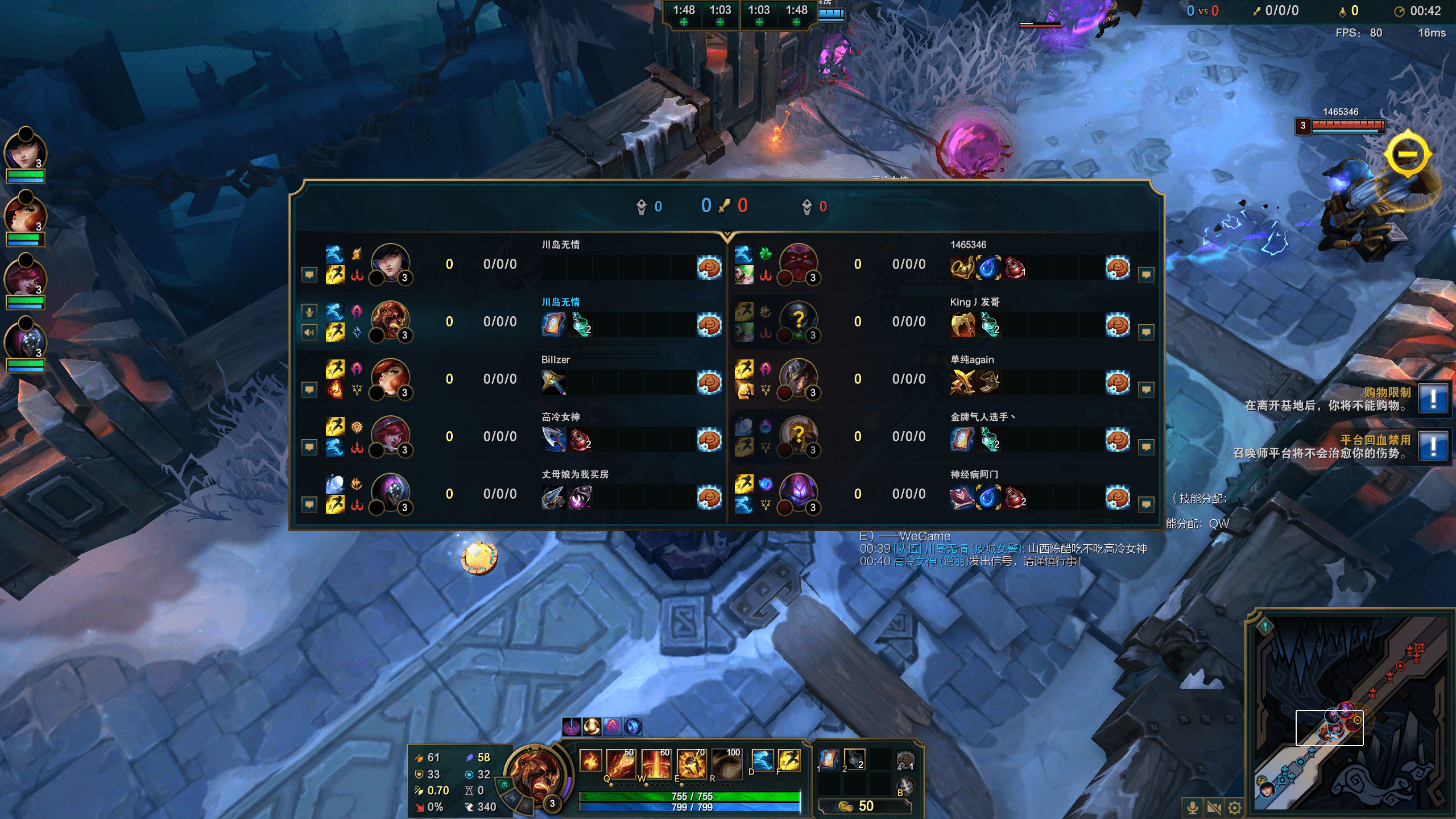Screen dimensions: 1456x819
Task: Click the recall button labeled B
Action: pos(905,787)
